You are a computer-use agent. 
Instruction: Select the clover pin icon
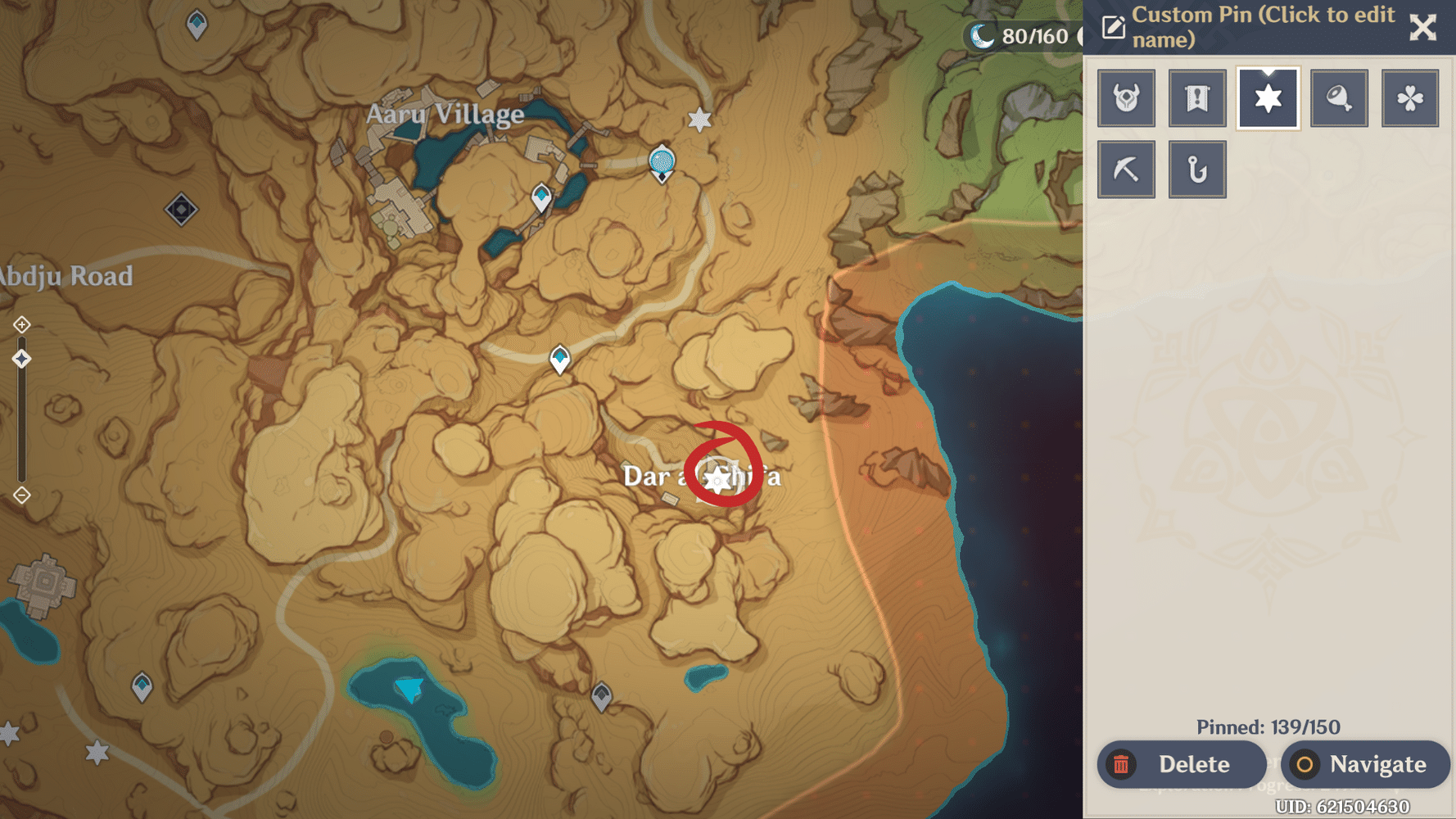1410,97
